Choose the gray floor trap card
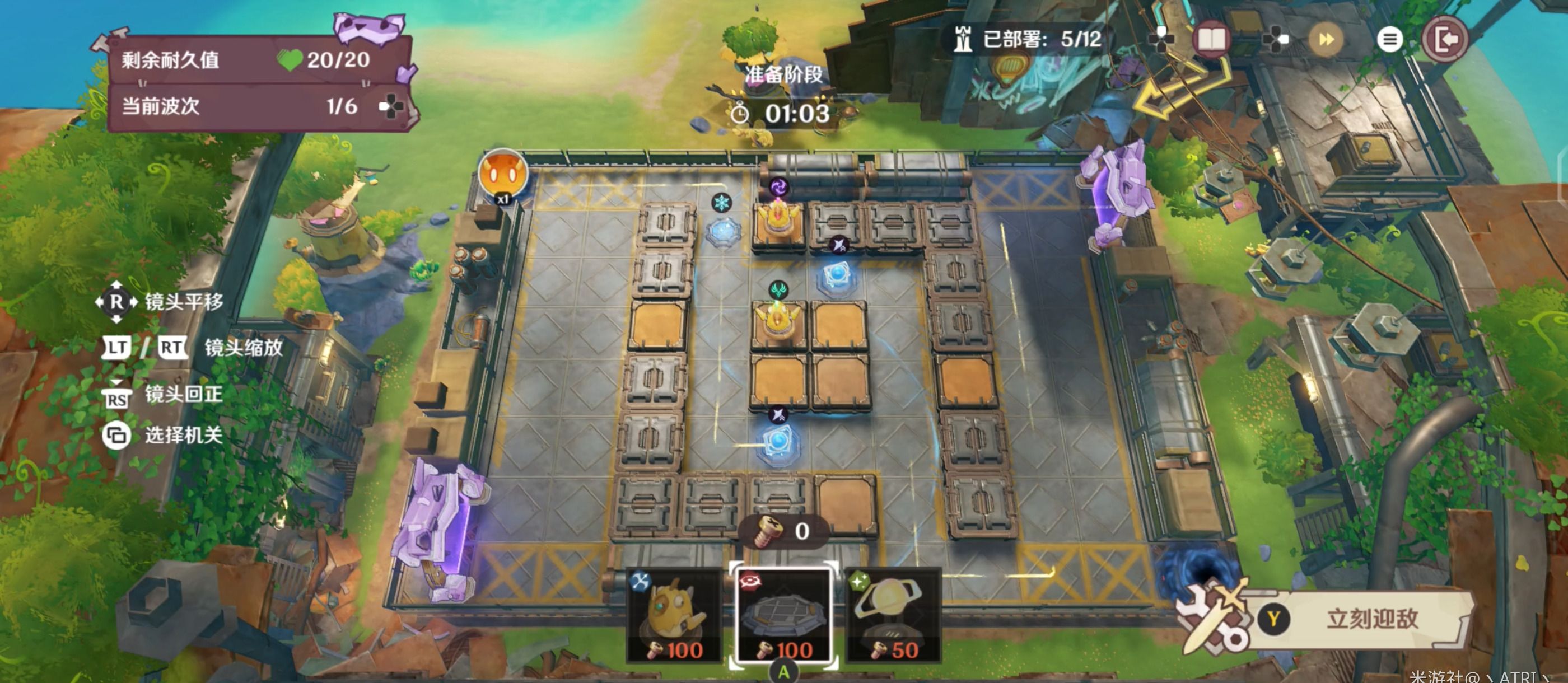This screenshot has width=1568, height=683. click(783, 615)
